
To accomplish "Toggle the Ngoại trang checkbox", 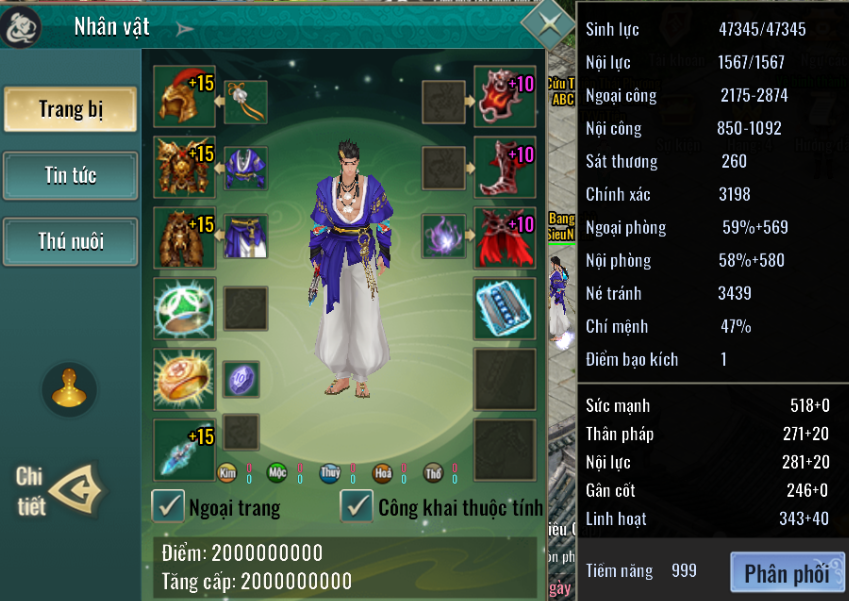I will click(x=168, y=506).
